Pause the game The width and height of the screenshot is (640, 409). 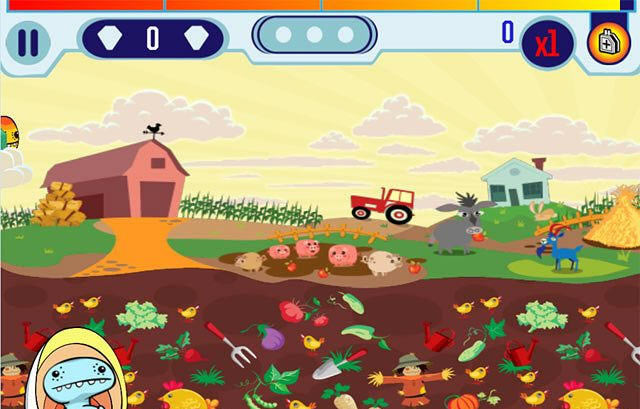28,43
